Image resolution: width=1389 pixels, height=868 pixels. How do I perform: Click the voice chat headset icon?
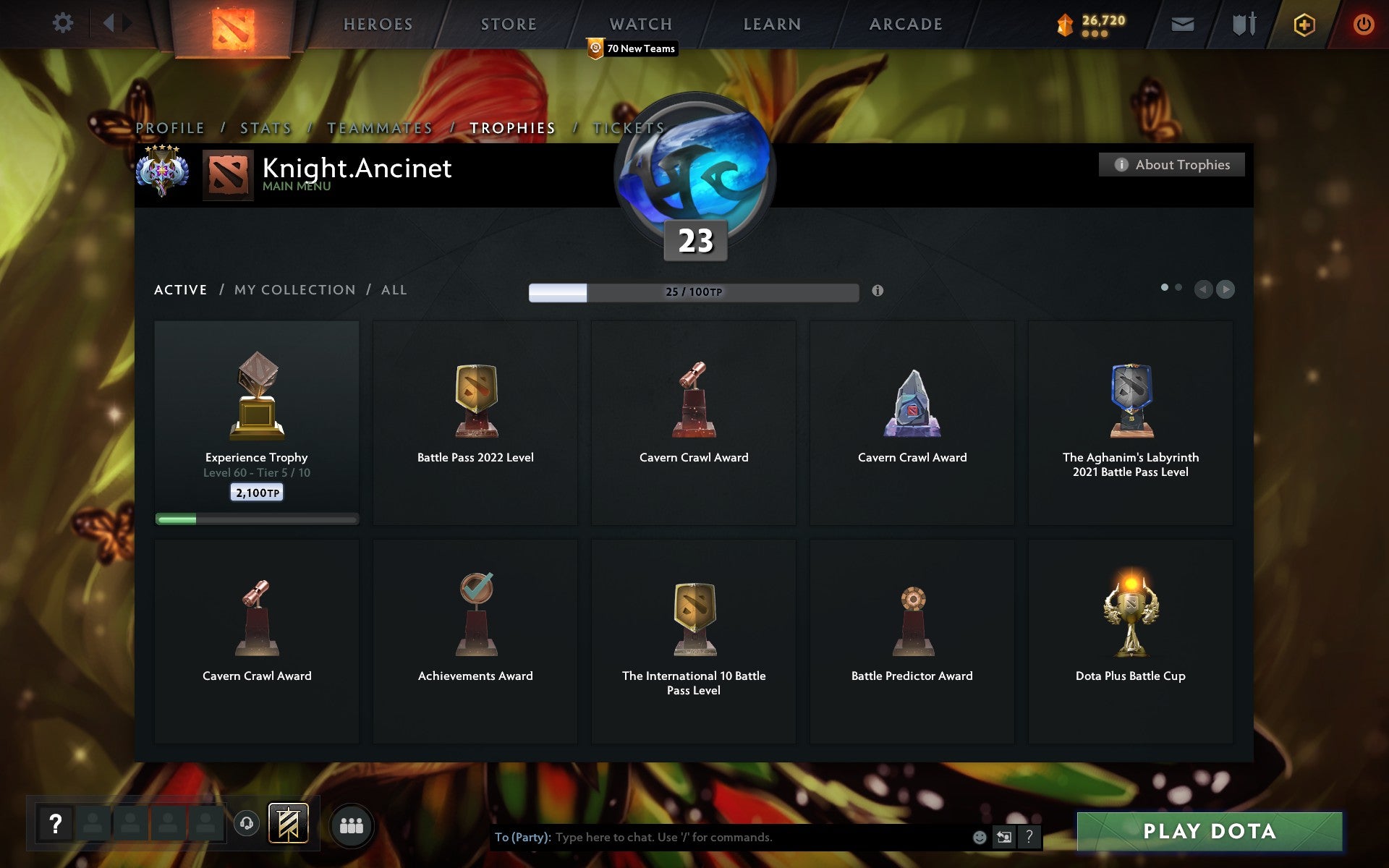tap(246, 824)
